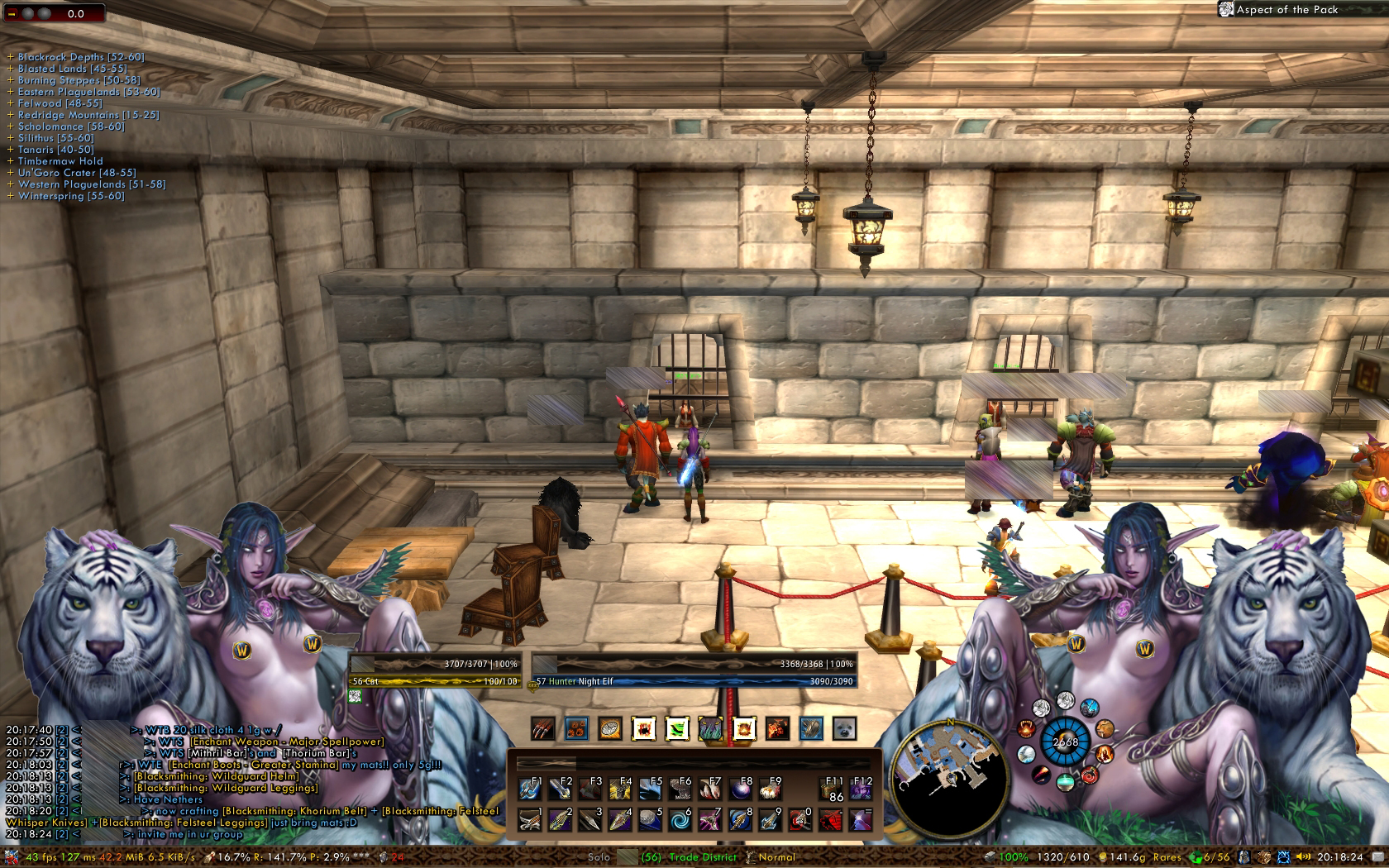
Task: Select the seal face pet bar icon
Action: (x=844, y=728)
